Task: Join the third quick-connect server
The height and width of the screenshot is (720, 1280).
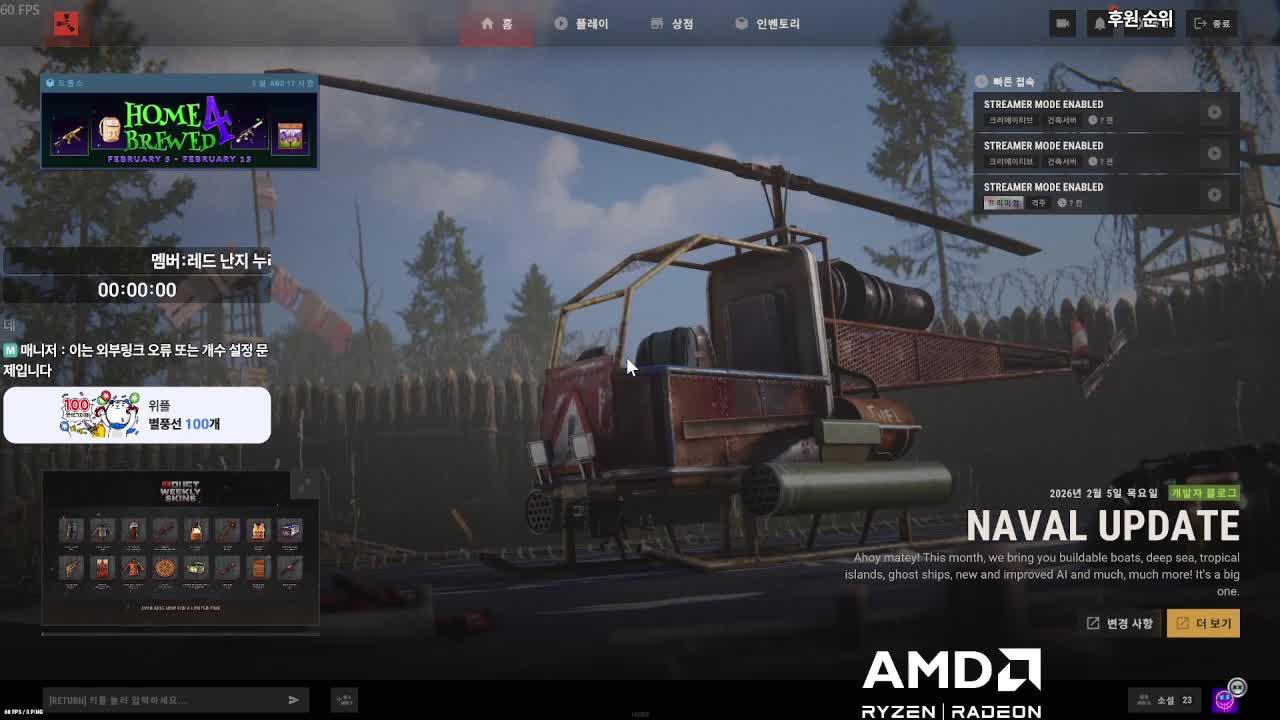Action: [1214, 194]
